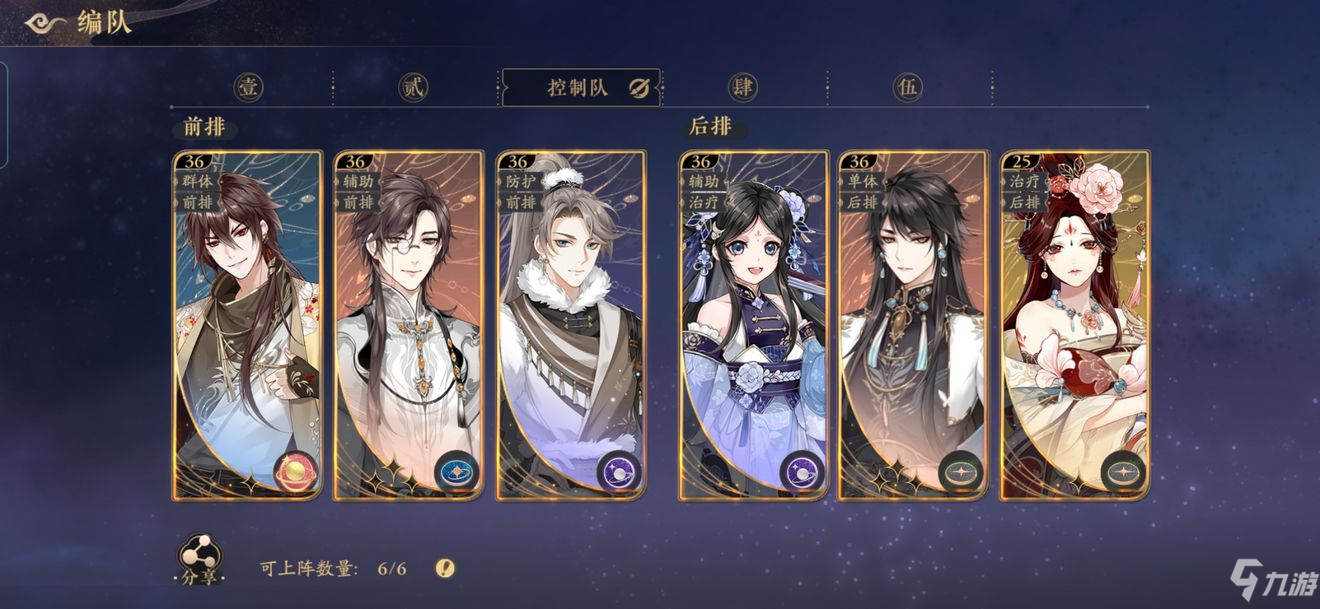Switch to team tab 贰

[x=413, y=87]
